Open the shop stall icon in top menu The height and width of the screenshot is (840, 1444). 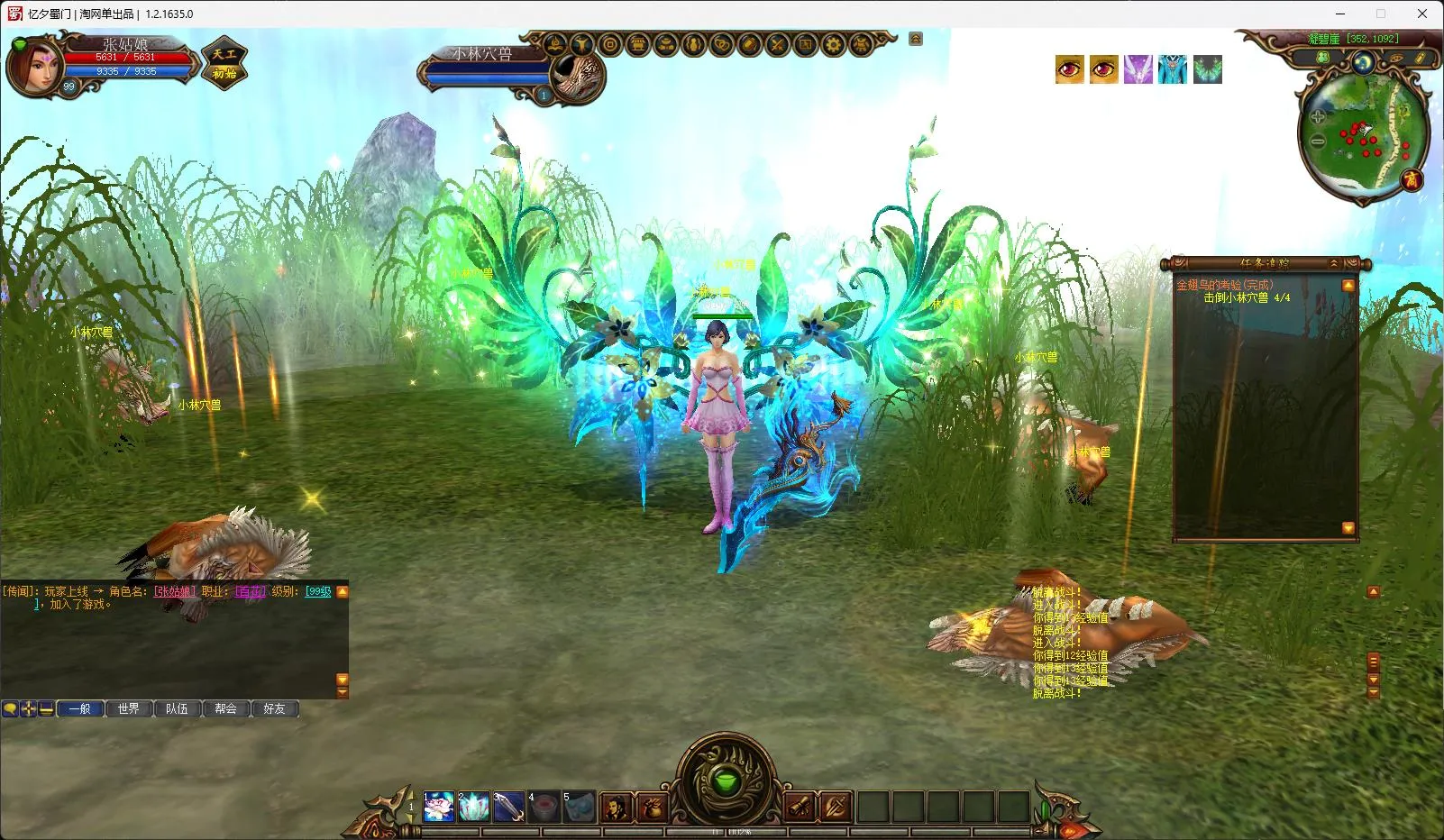point(637,43)
